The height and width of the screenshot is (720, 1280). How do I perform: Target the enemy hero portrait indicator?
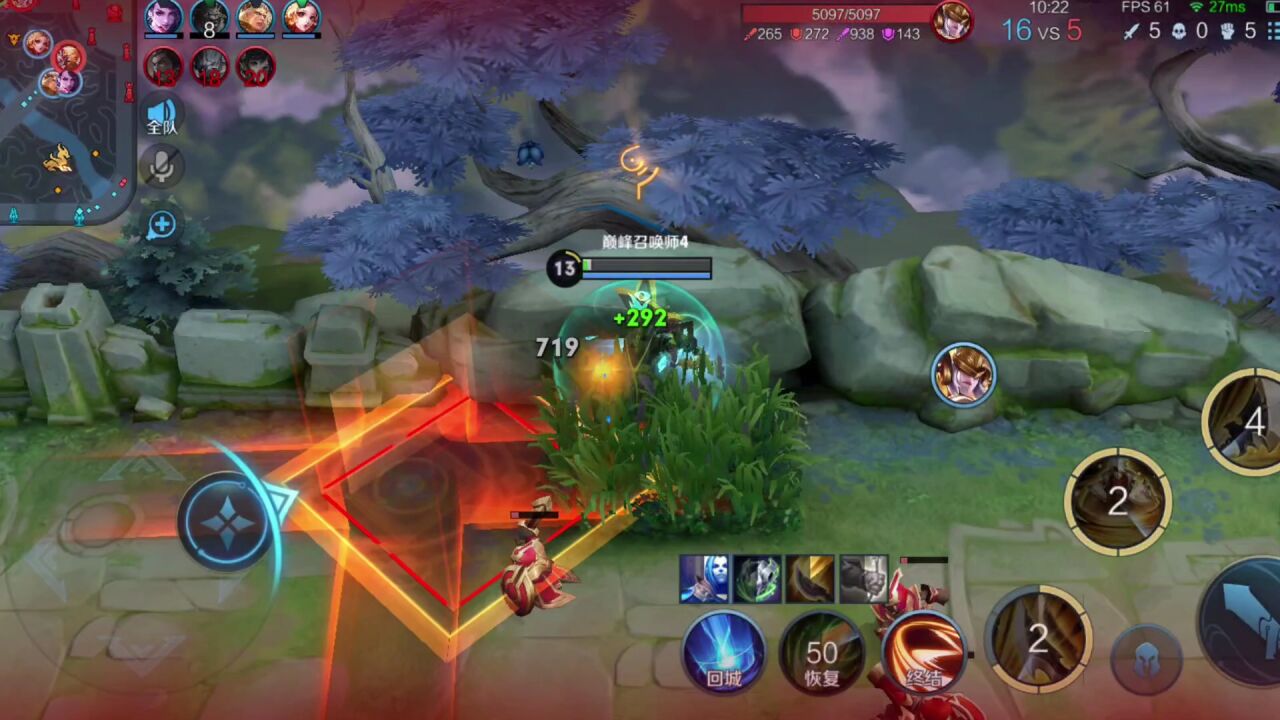963,375
